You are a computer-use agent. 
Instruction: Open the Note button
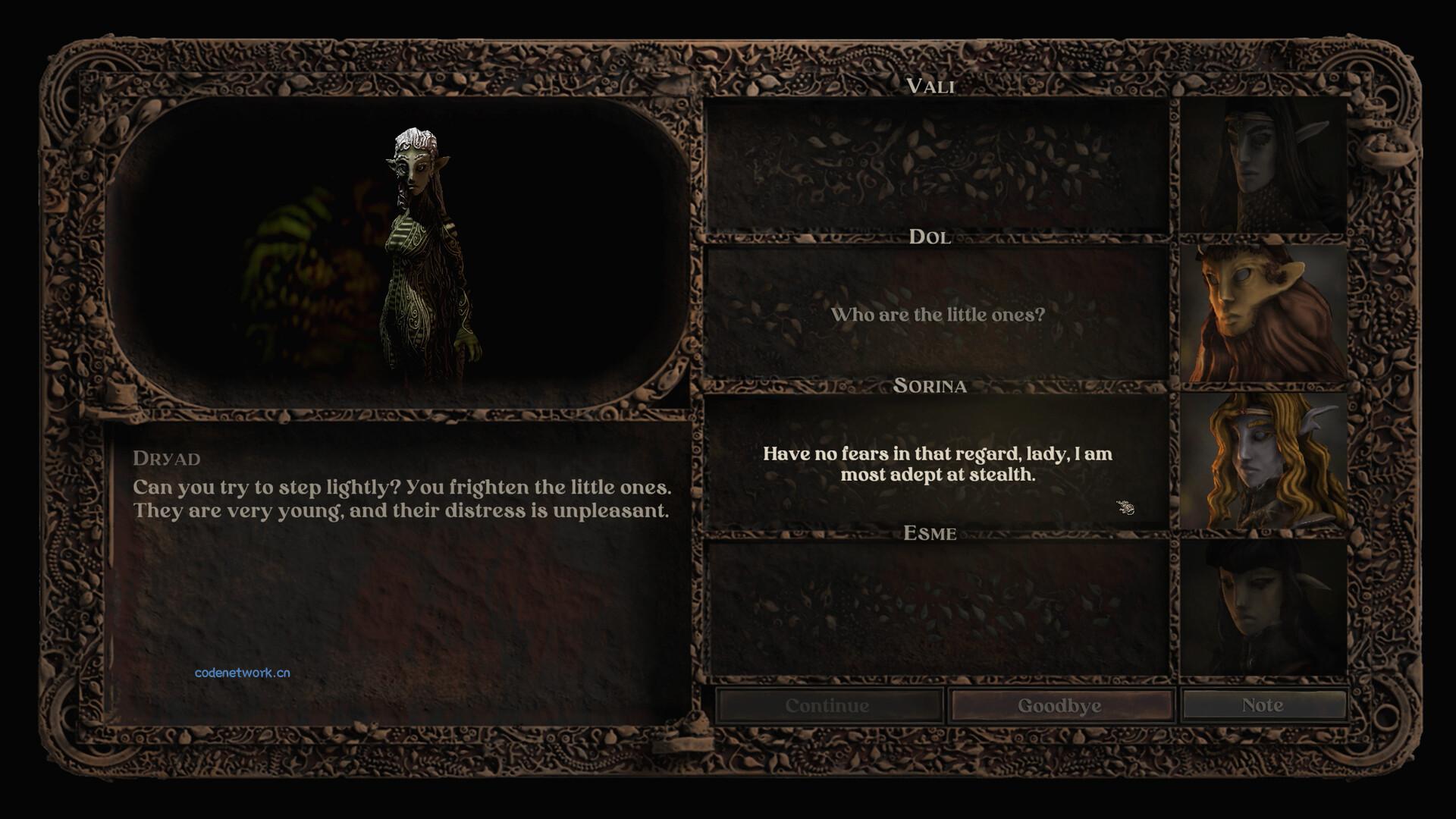(1263, 705)
